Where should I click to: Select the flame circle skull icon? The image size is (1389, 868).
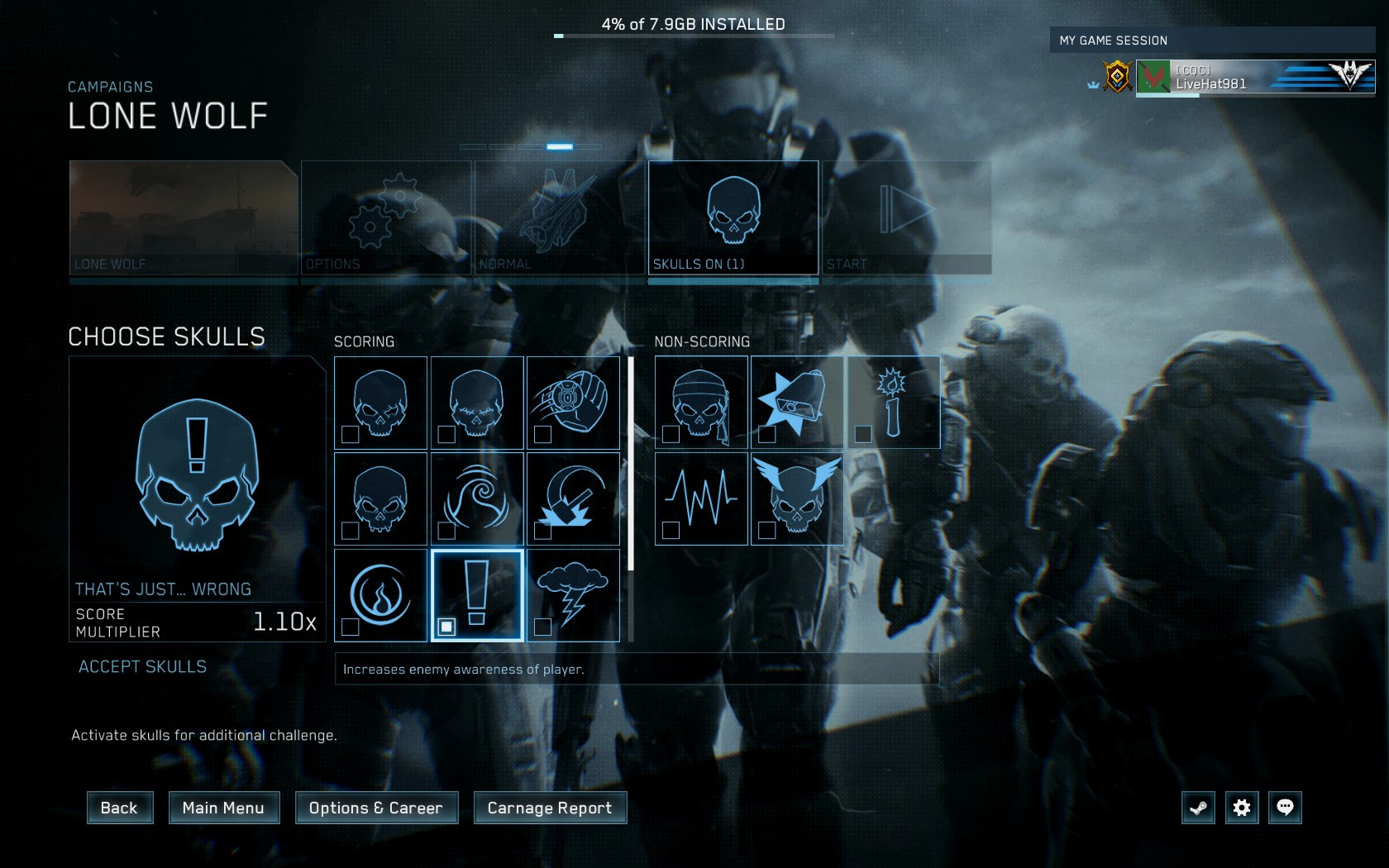(x=379, y=595)
